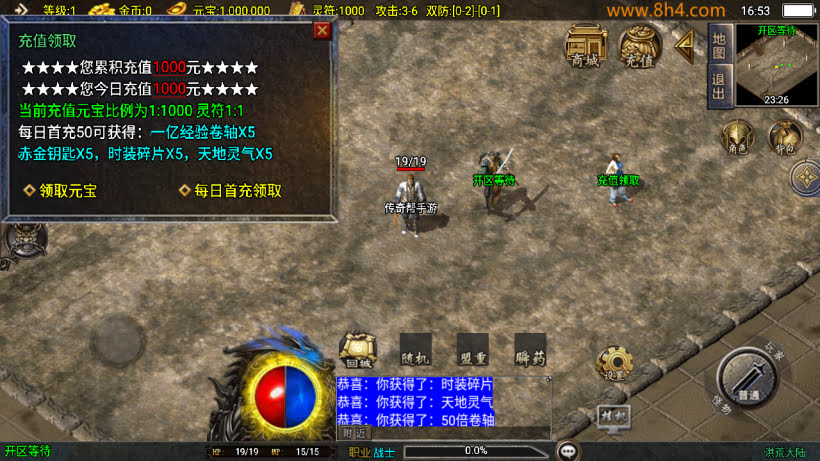The width and height of the screenshot is (820, 461).
Task: Close the 充值领取 recharge dialog
Action: click(322, 30)
